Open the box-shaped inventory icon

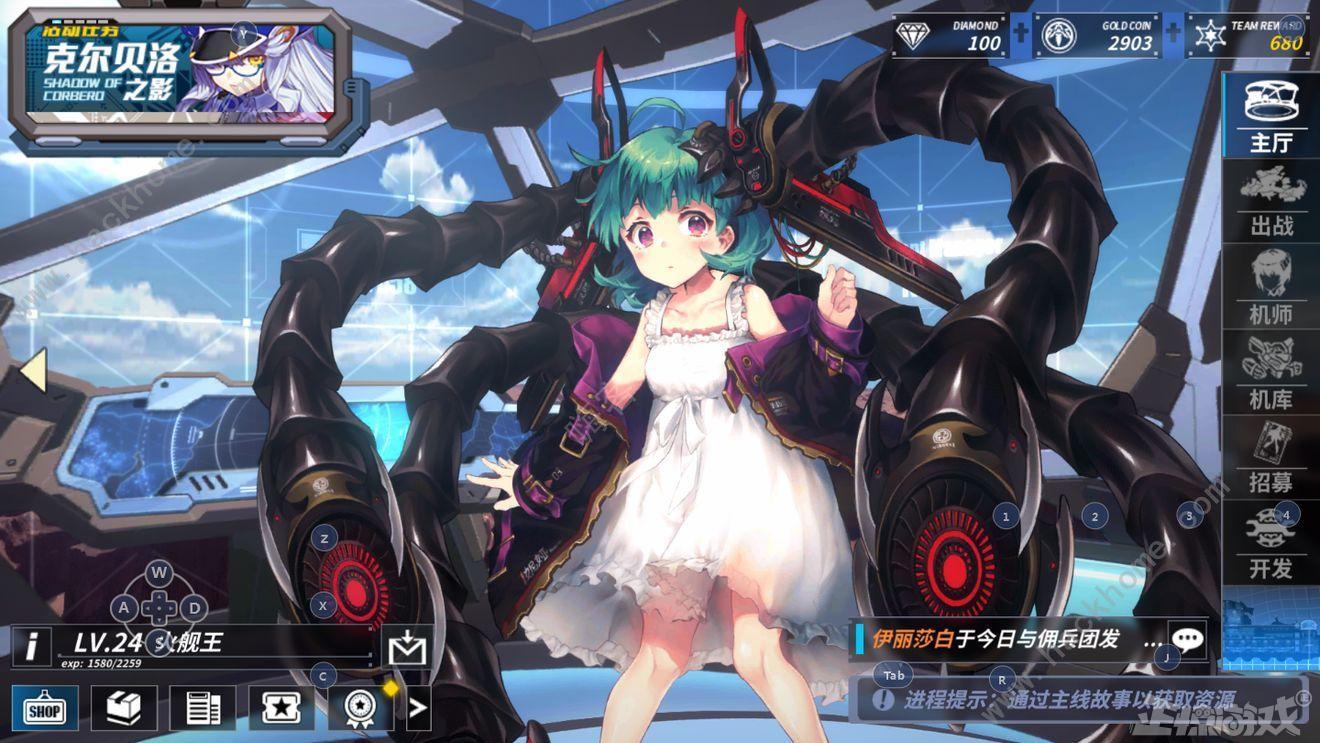[124, 709]
